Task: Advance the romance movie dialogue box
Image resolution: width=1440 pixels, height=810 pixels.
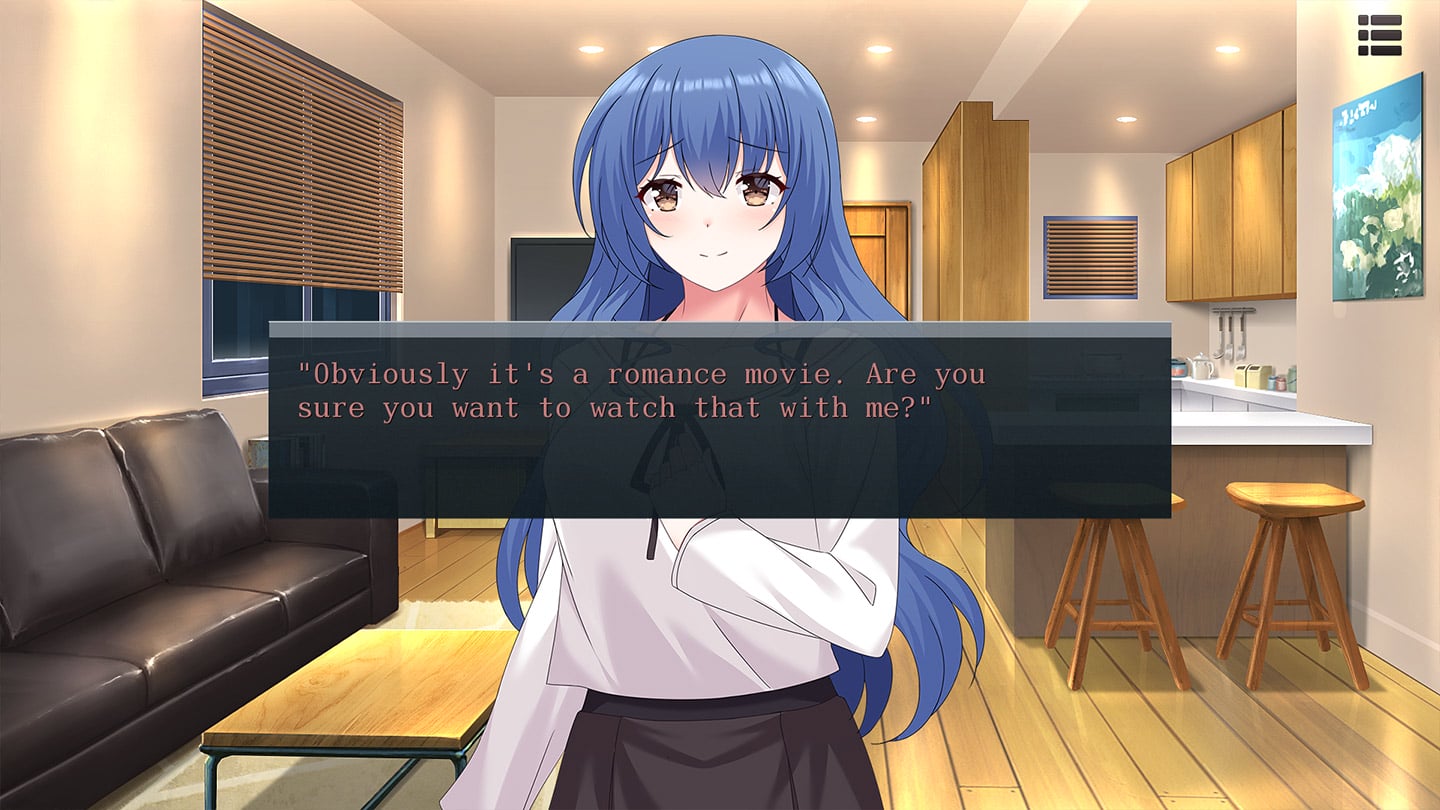Action: coord(719,420)
